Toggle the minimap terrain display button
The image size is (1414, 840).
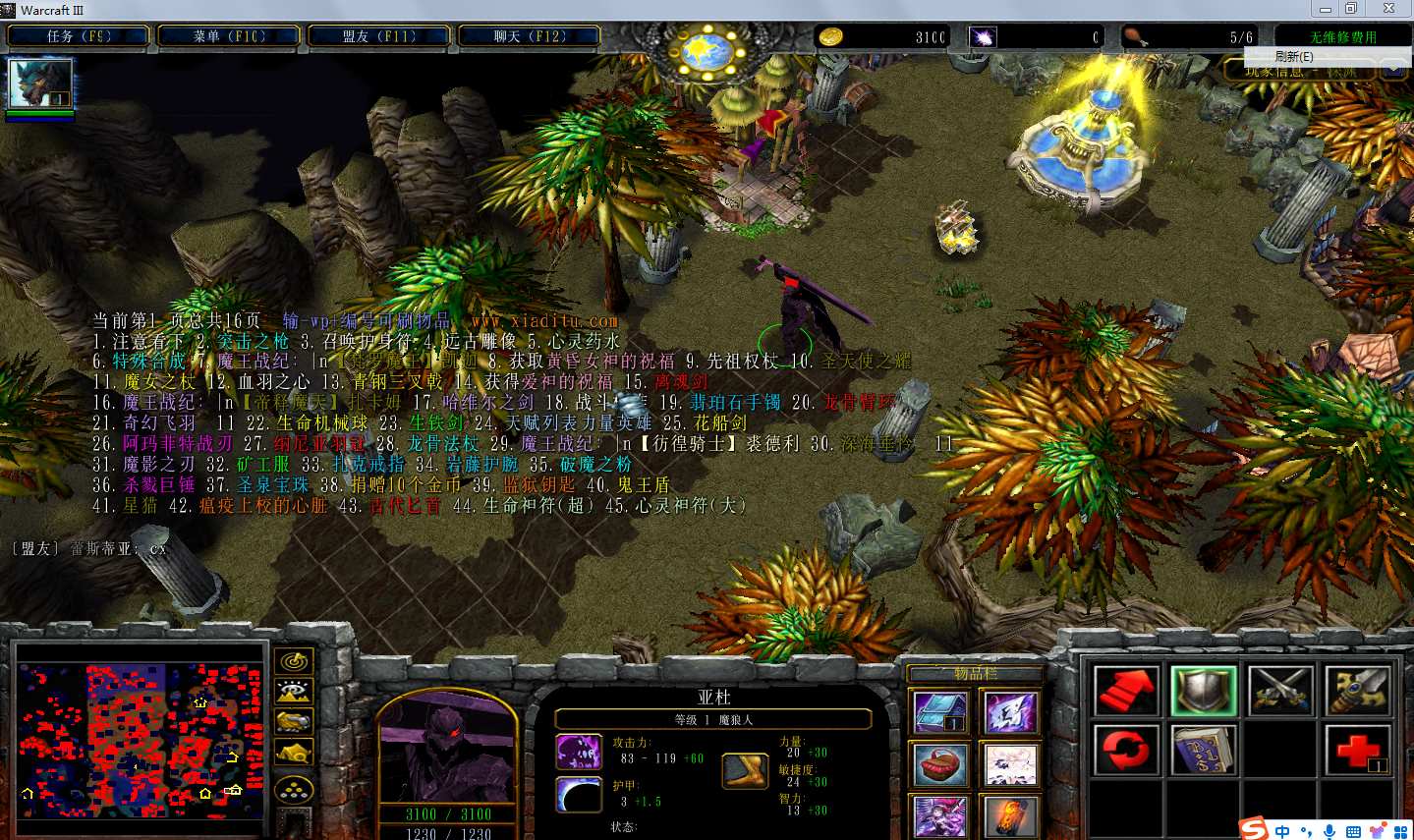[295, 692]
